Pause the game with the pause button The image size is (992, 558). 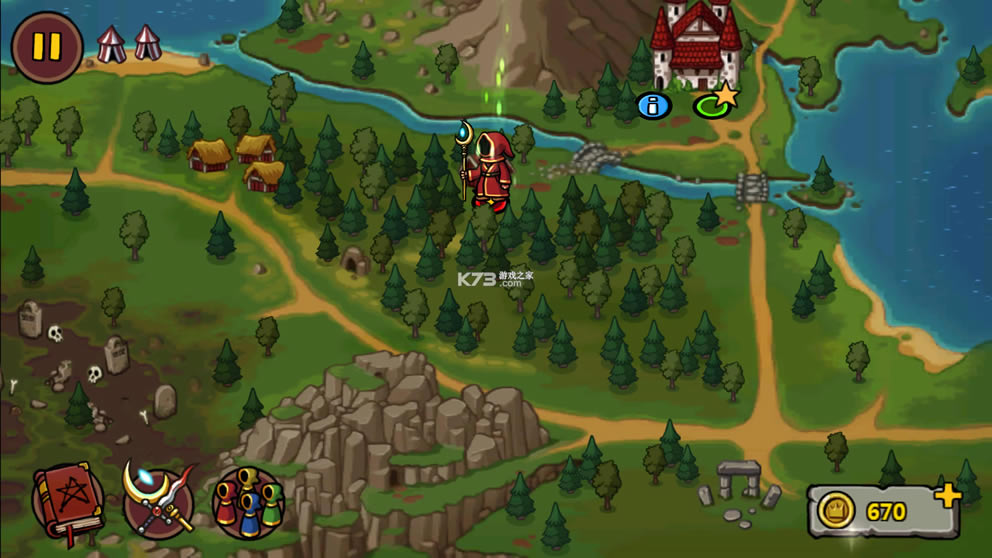coord(47,47)
